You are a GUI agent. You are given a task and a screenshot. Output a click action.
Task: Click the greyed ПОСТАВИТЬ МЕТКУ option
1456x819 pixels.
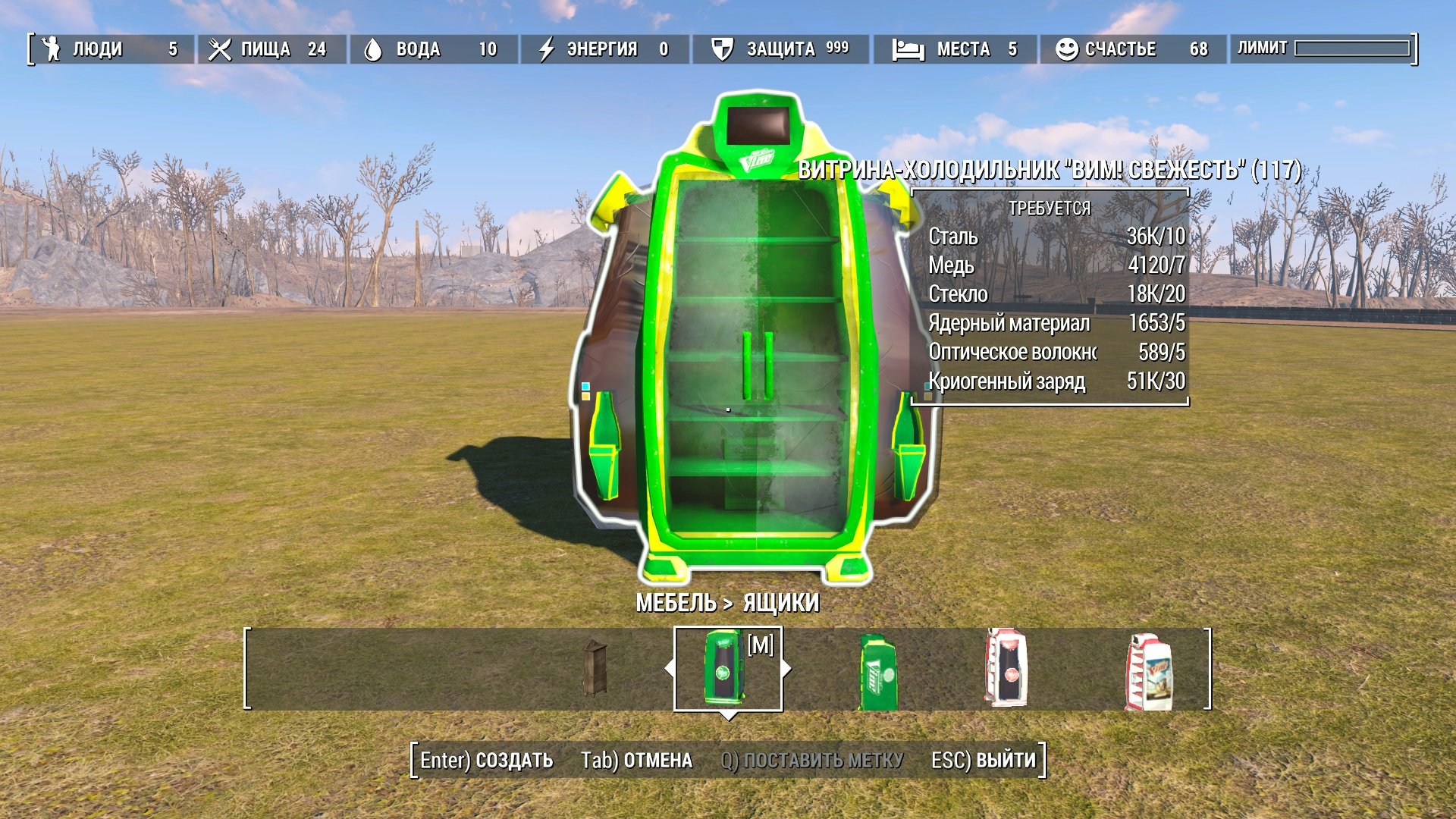coord(811,761)
